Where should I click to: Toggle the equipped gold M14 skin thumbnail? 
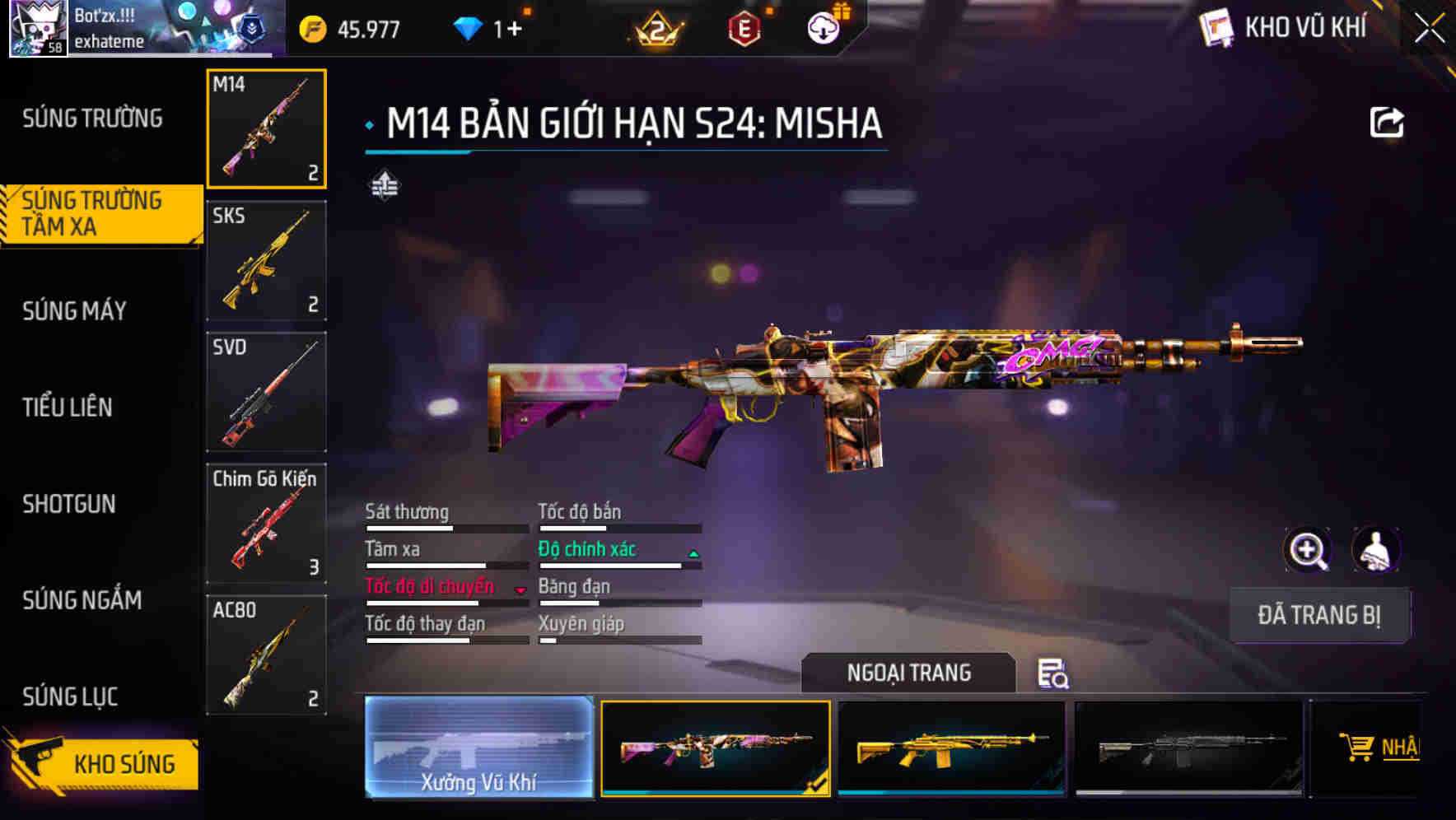(953, 748)
